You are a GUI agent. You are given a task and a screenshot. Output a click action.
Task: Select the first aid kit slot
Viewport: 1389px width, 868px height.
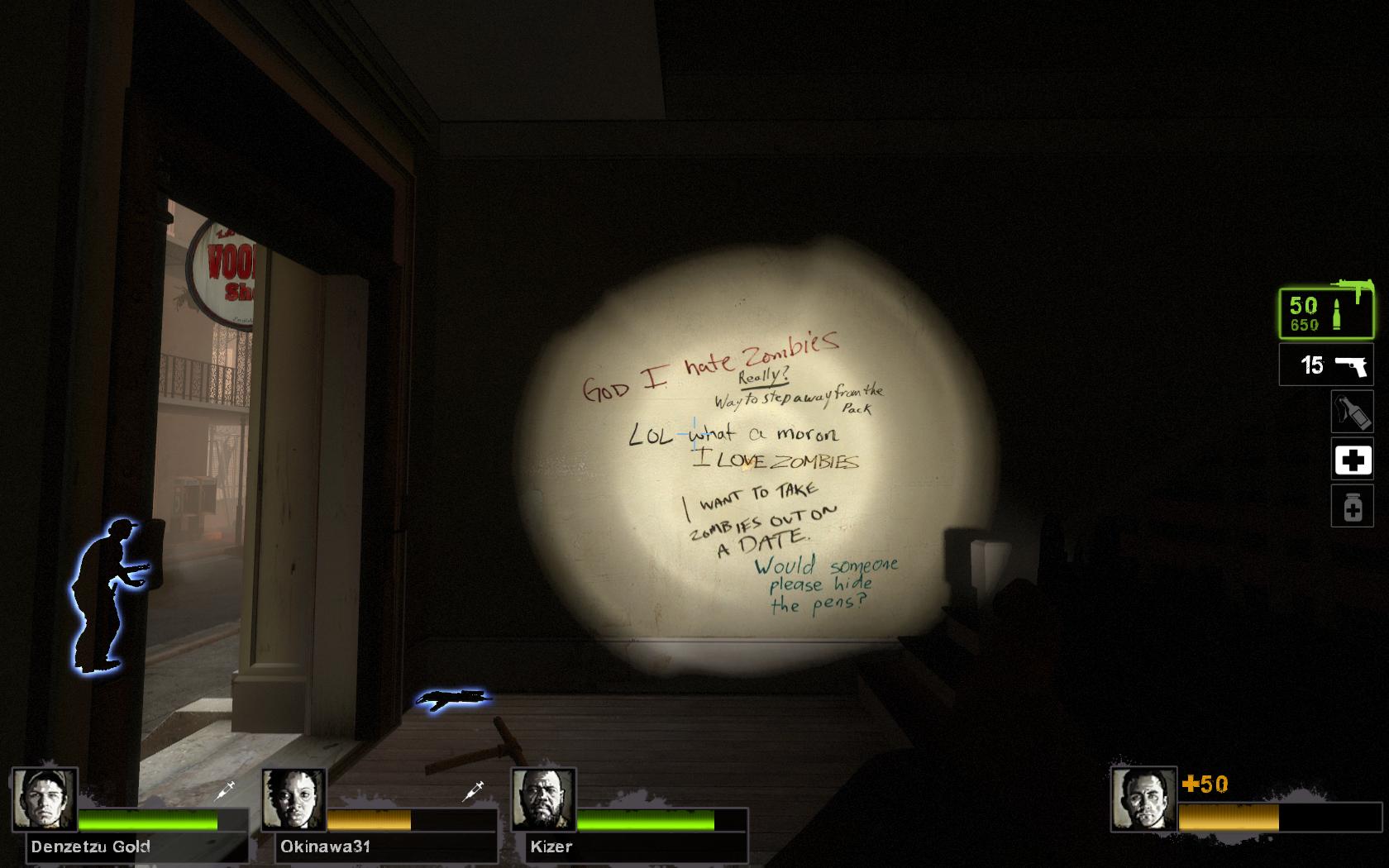click(x=1352, y=460)
